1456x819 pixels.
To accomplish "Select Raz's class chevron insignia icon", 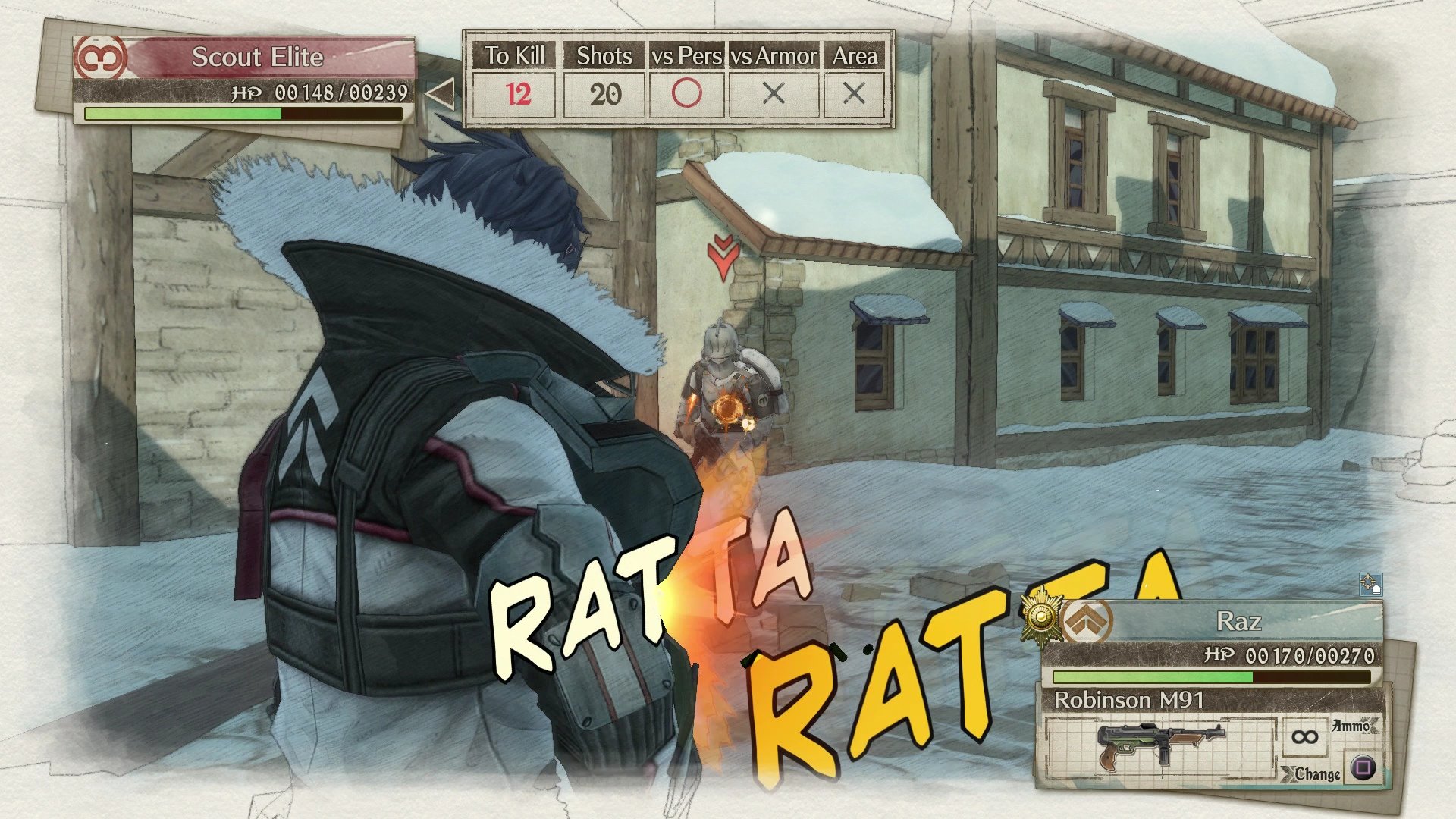I will tap(1087, 620).
